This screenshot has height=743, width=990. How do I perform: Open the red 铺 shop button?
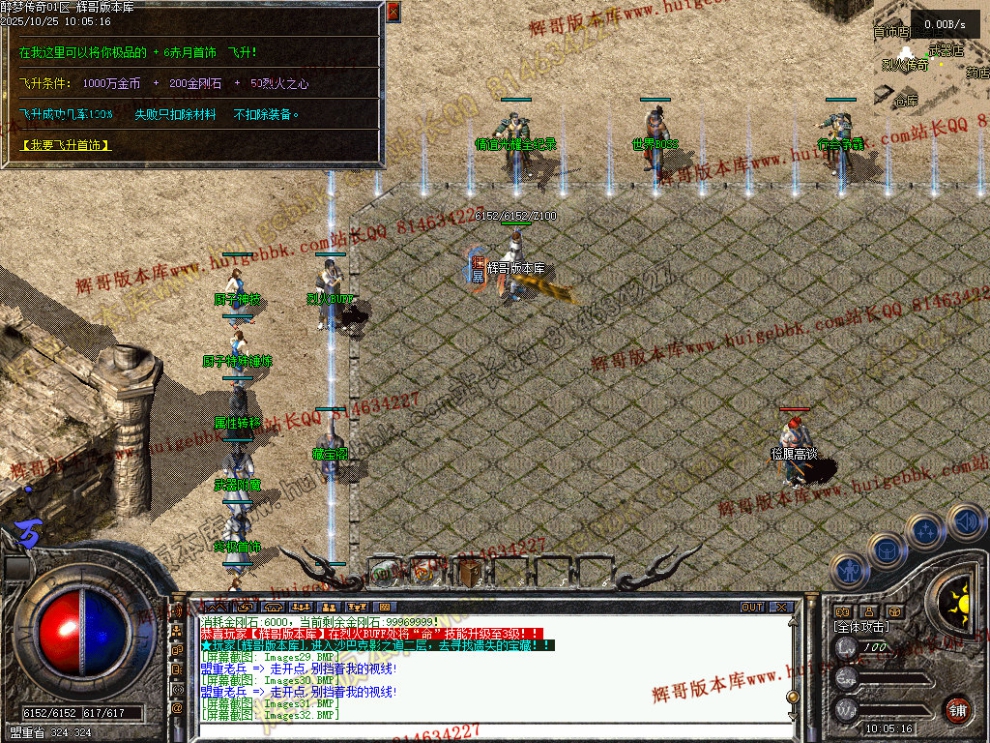coord(957,708)
